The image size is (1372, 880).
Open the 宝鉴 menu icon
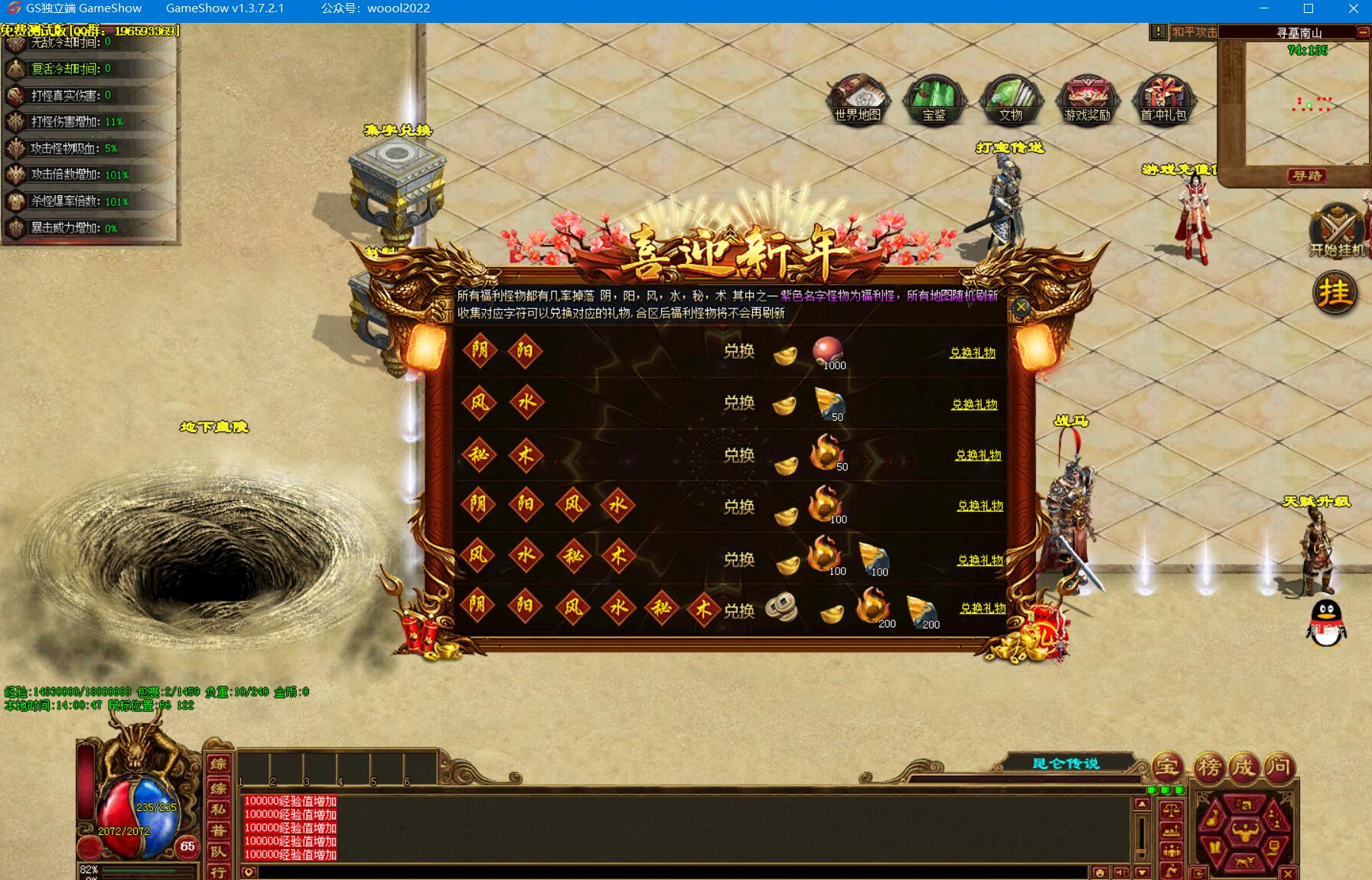(934, 100)
